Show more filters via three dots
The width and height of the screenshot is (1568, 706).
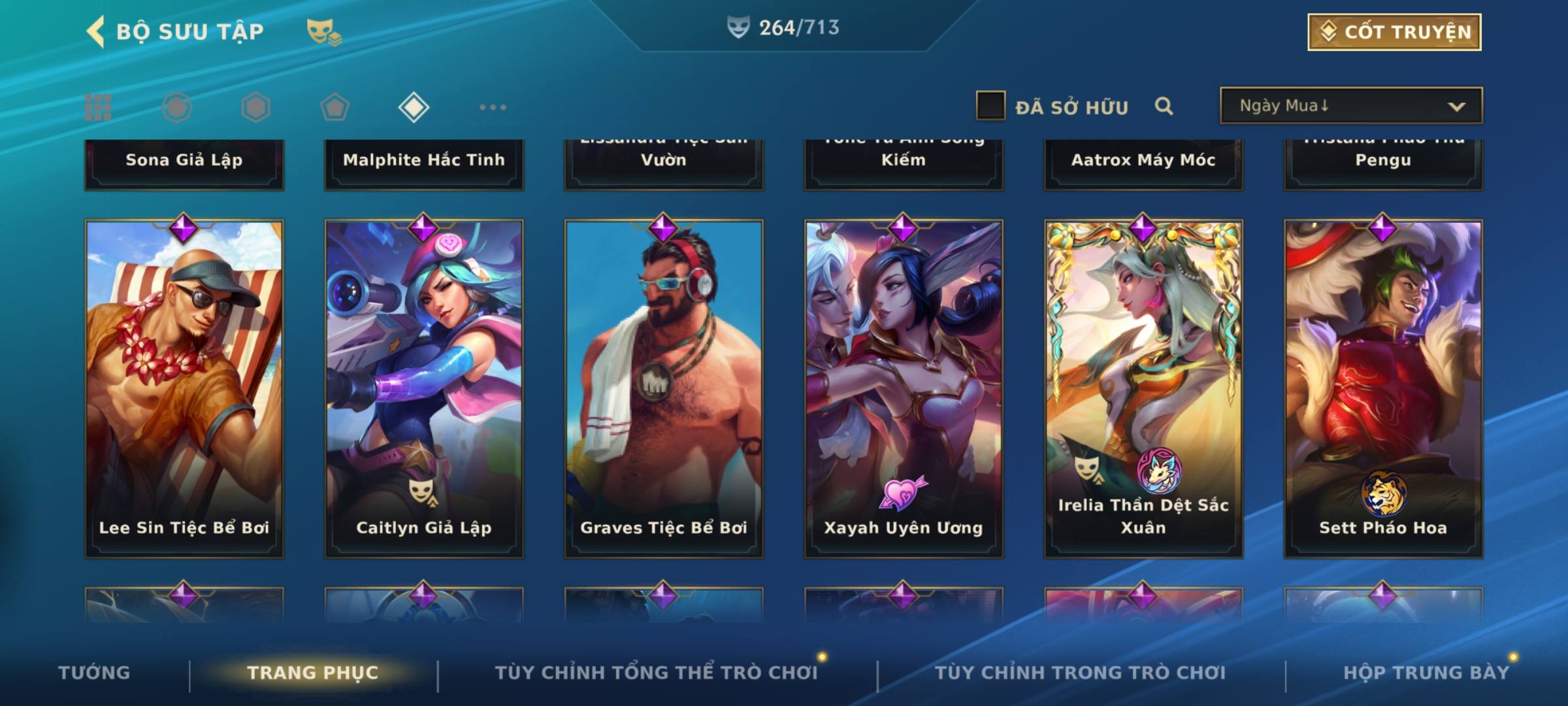click(x=493, y=107)
